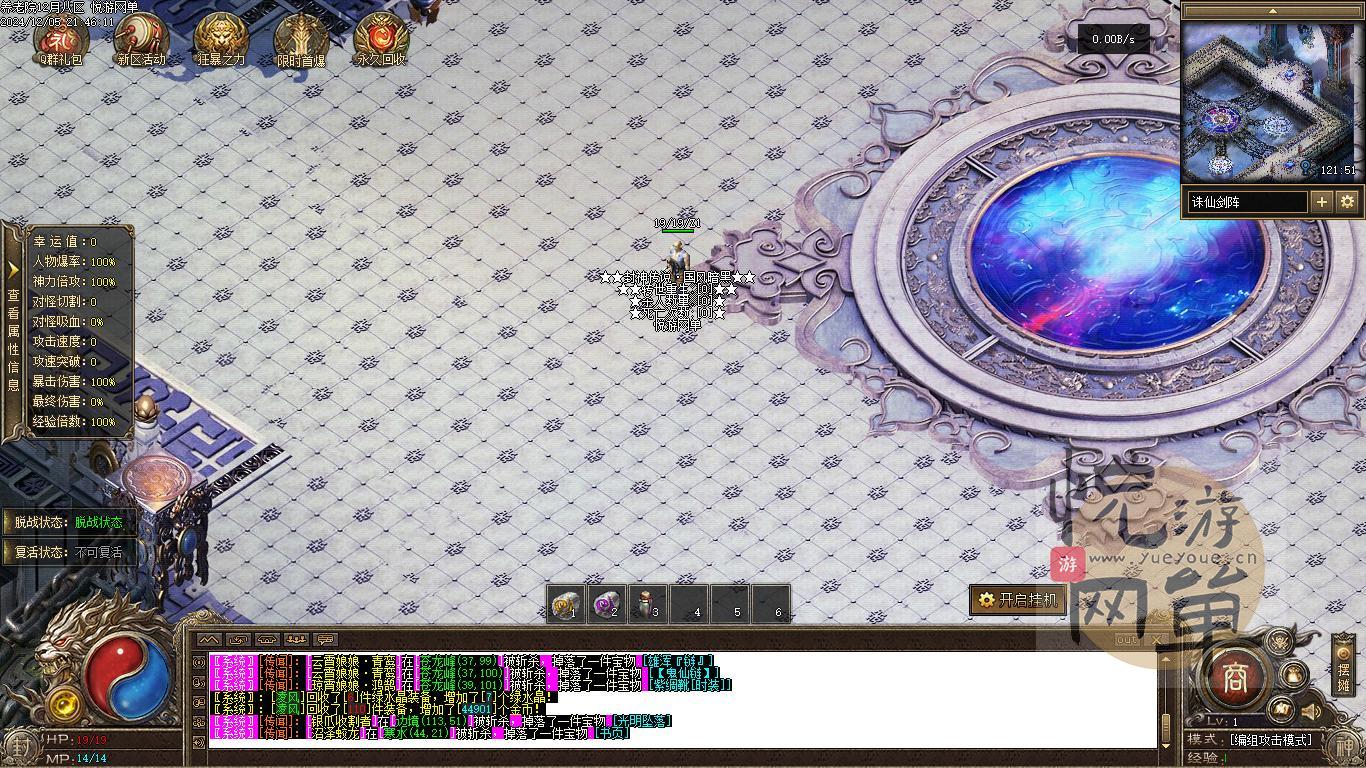Close the chat panel with the X button

coord(1157,640)
